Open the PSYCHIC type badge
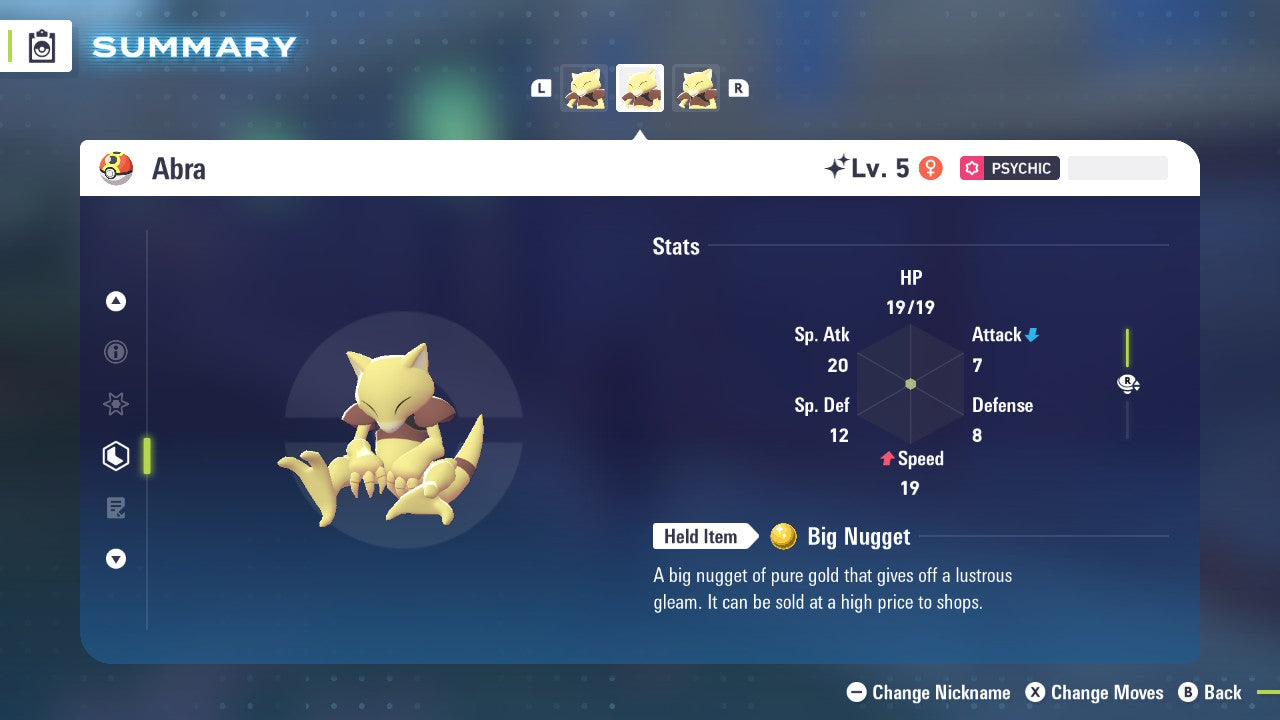 tap(1009, 168)
